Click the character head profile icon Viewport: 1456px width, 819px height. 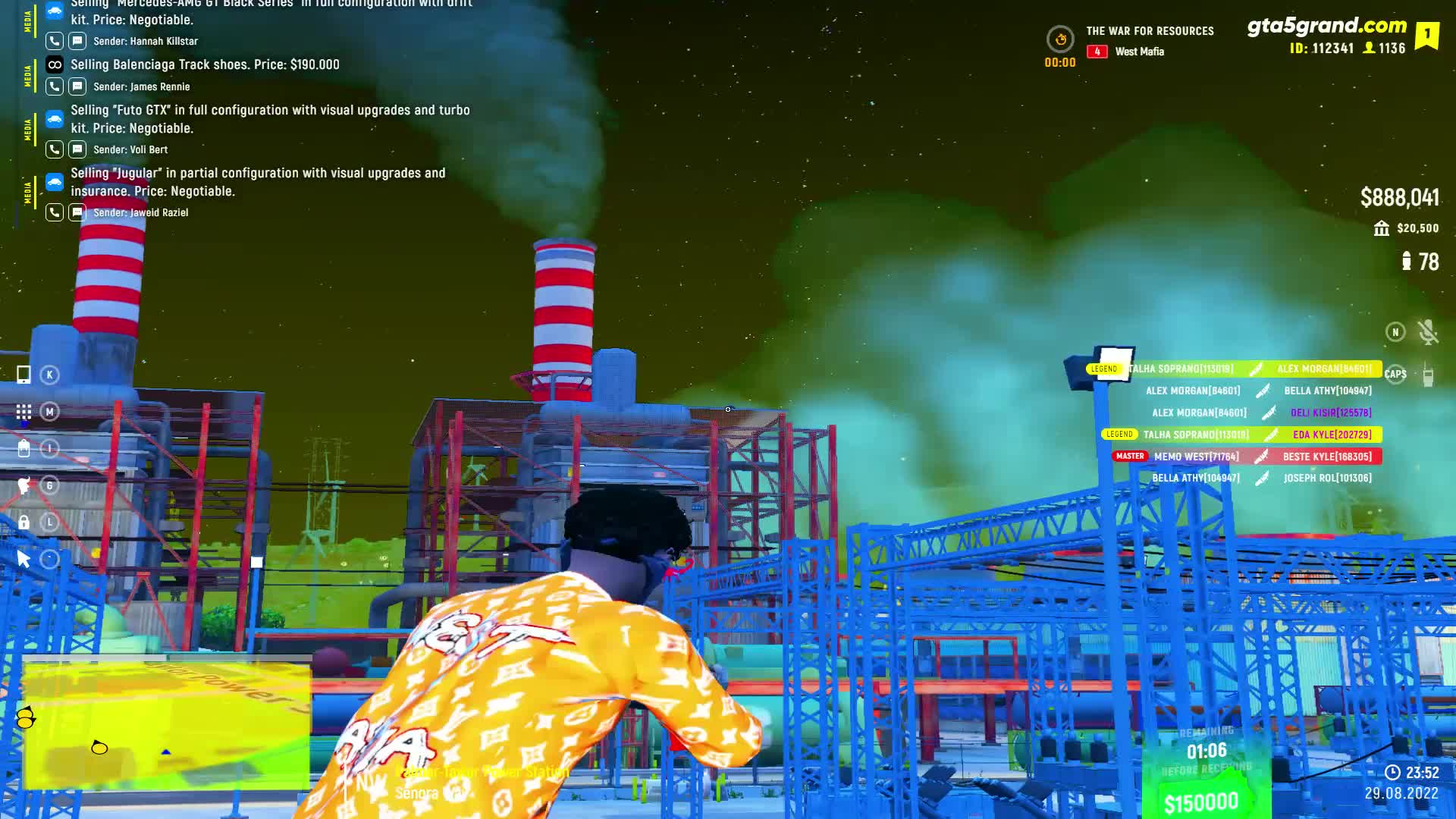24,485
